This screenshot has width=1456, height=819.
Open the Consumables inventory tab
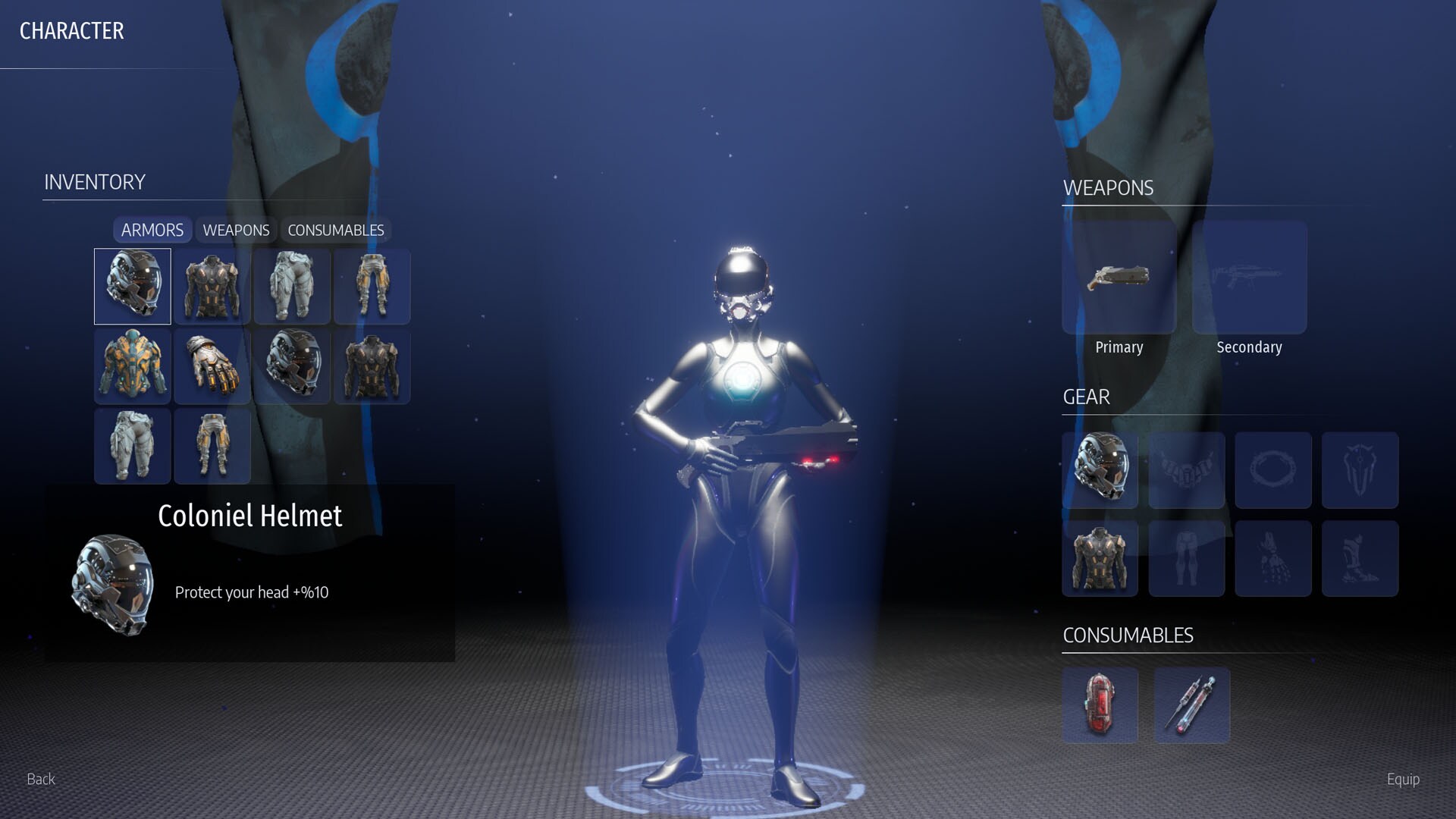(x=335, y=230)
